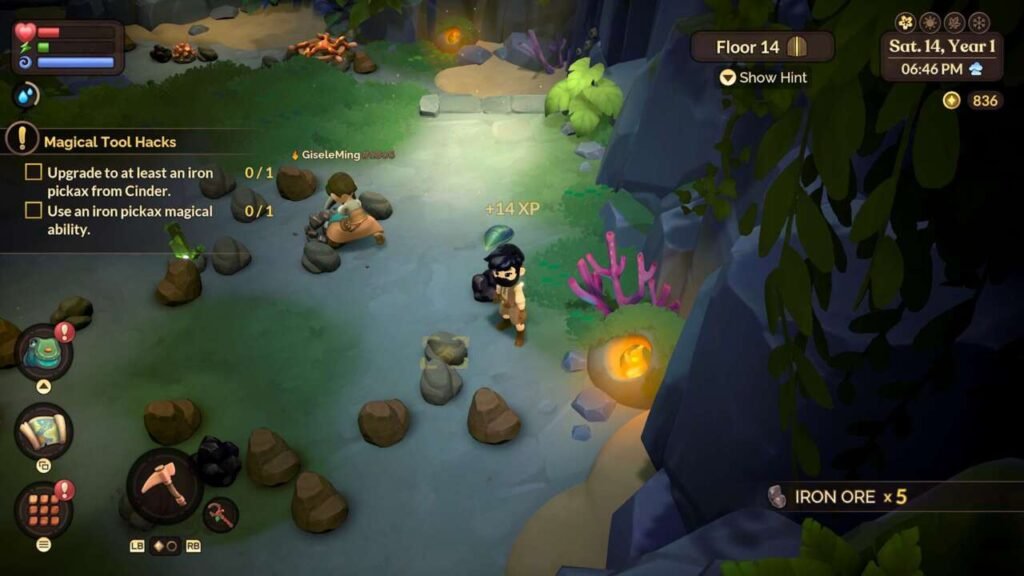The image size is (1024, 576).
Task: Select the equipped pickaxe tool slot
Action: (164, 486)
